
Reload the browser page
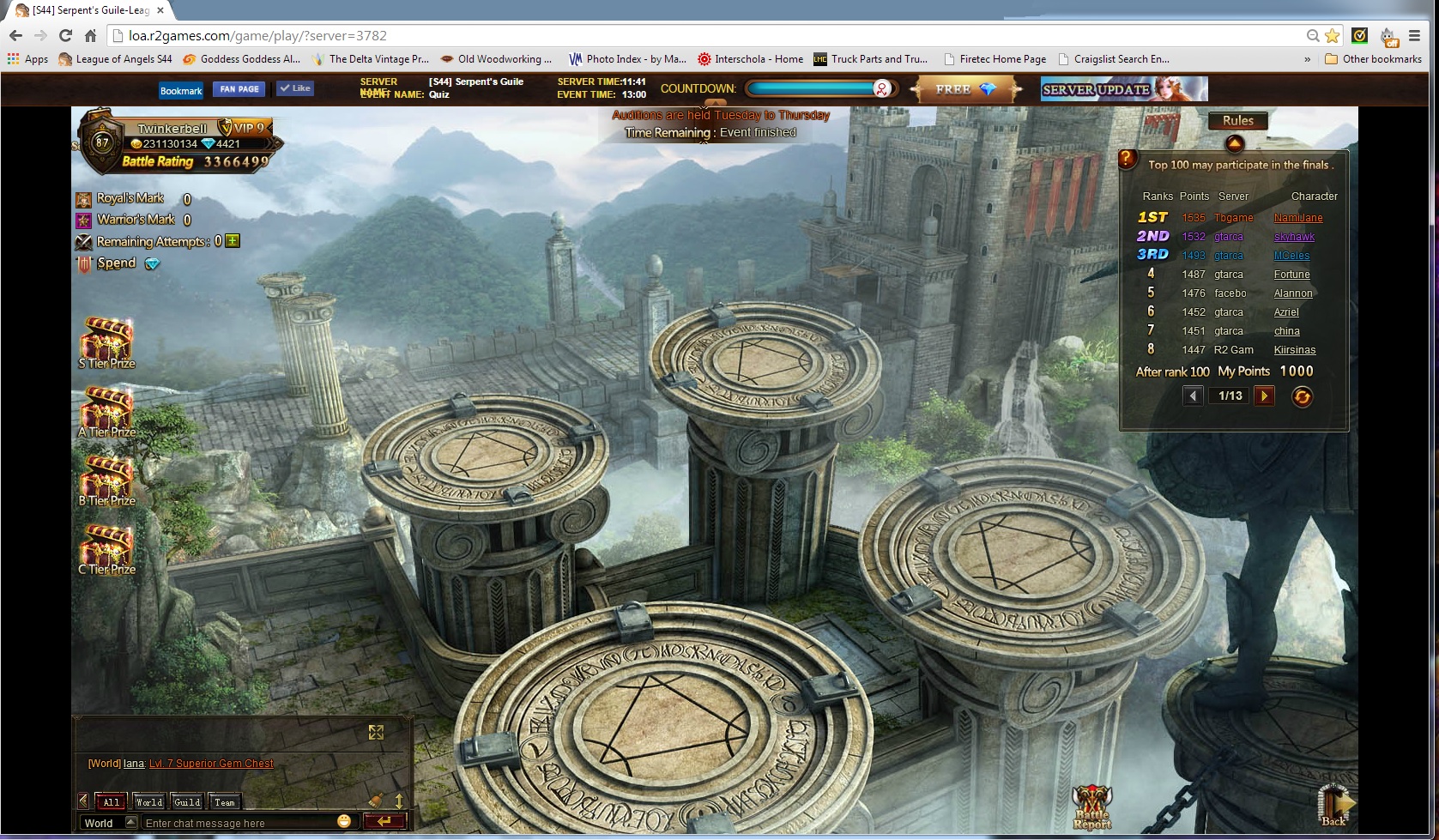65,35
